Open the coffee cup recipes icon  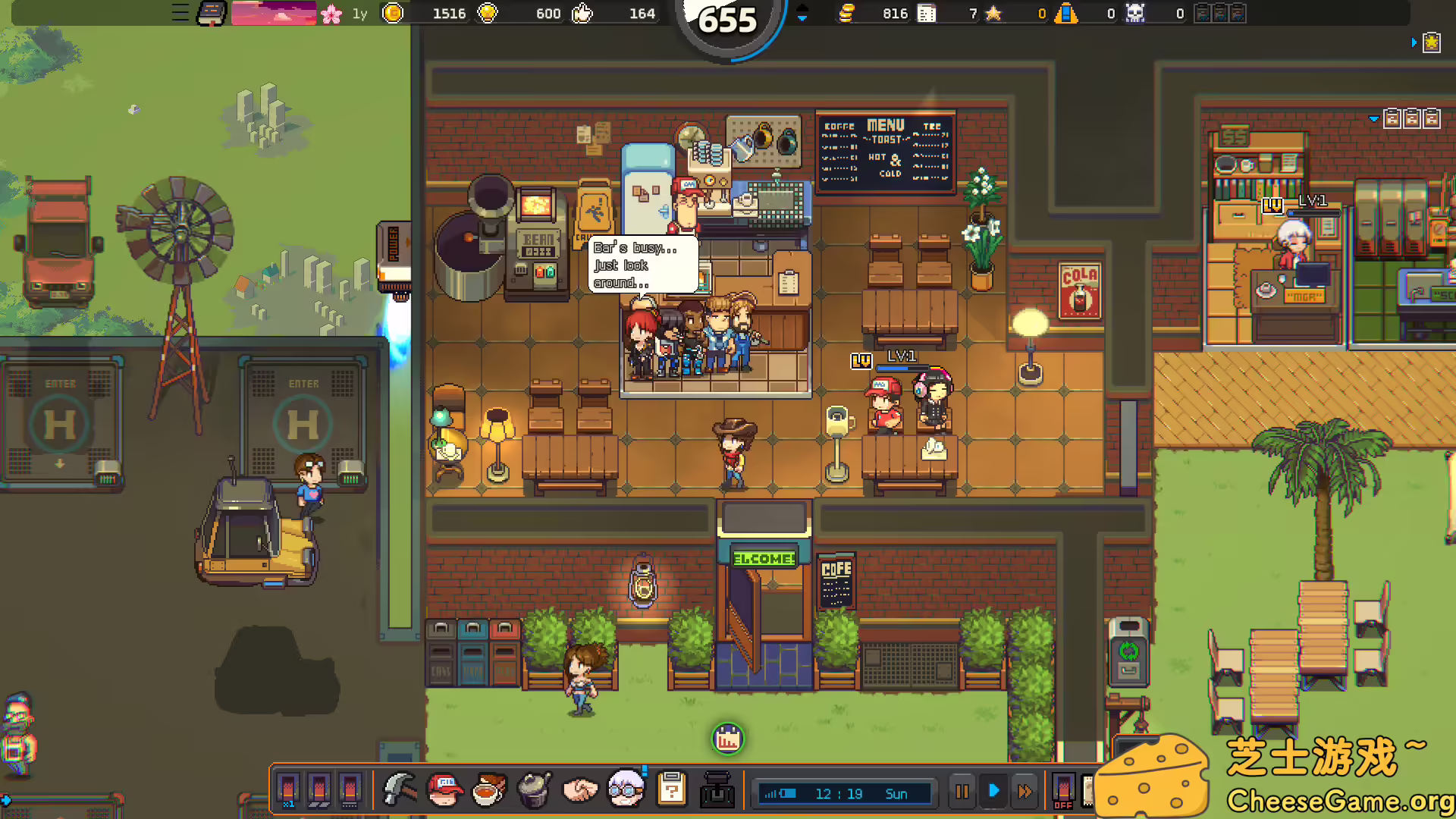(488, 791)
